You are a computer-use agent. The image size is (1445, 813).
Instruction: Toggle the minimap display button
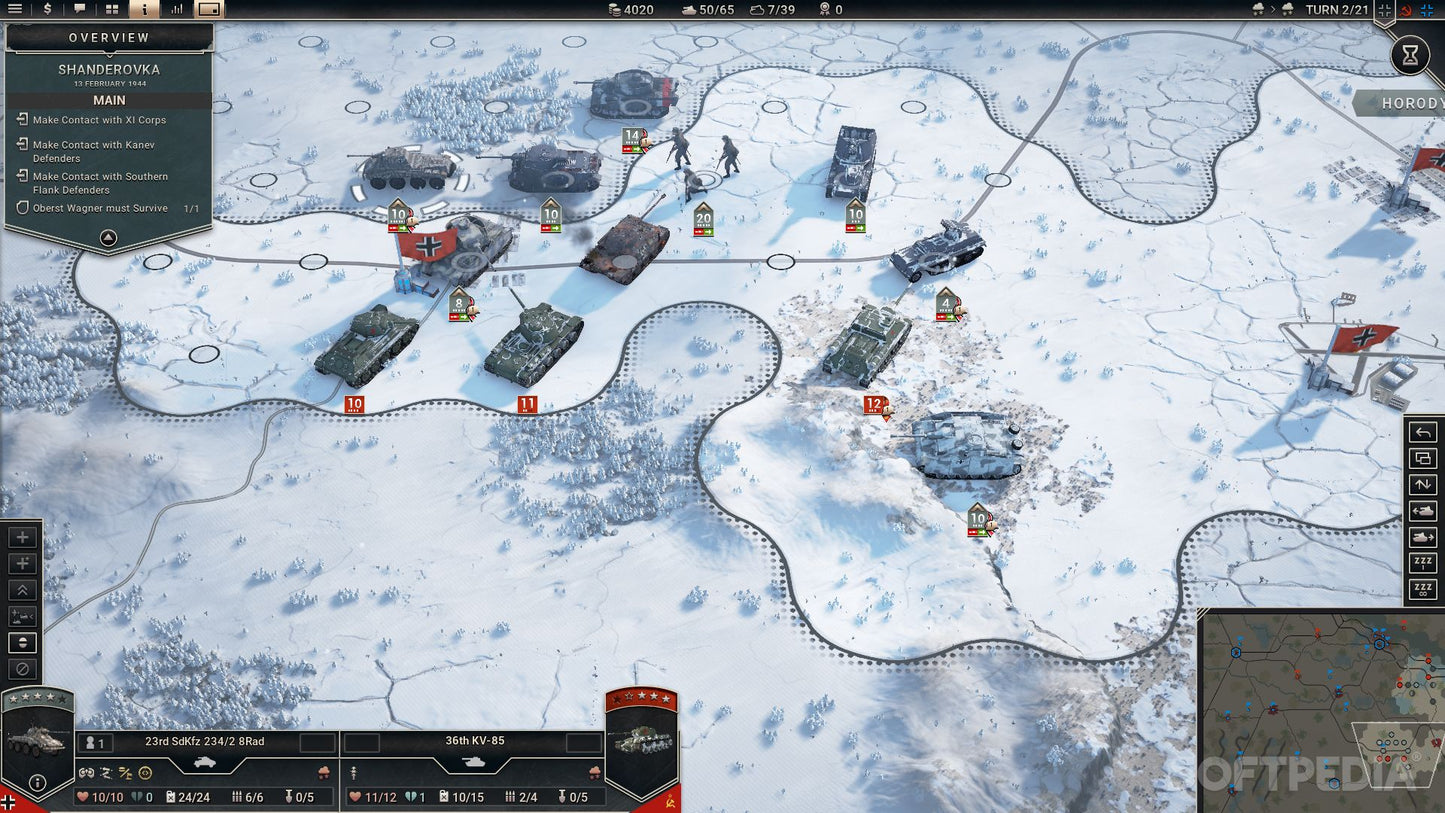point(209,9)
